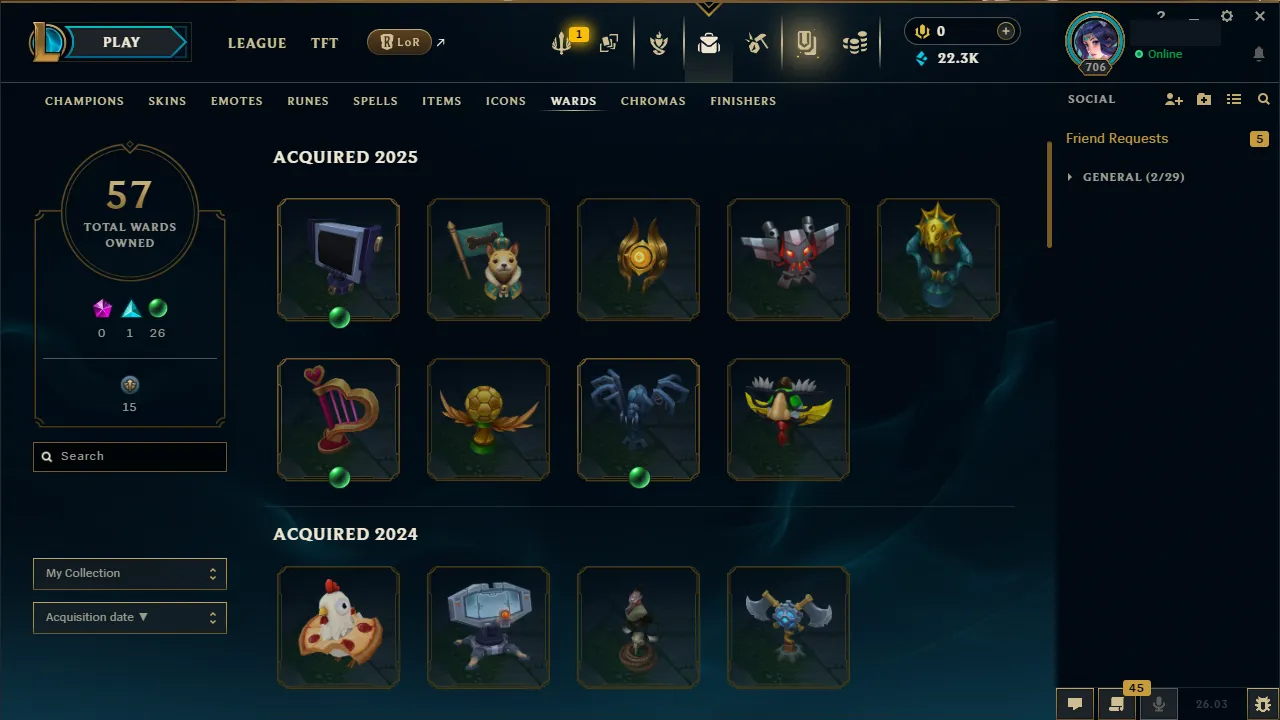
Task: Open Your Shop trident icon with notification badge
Action: pos(562,43)
